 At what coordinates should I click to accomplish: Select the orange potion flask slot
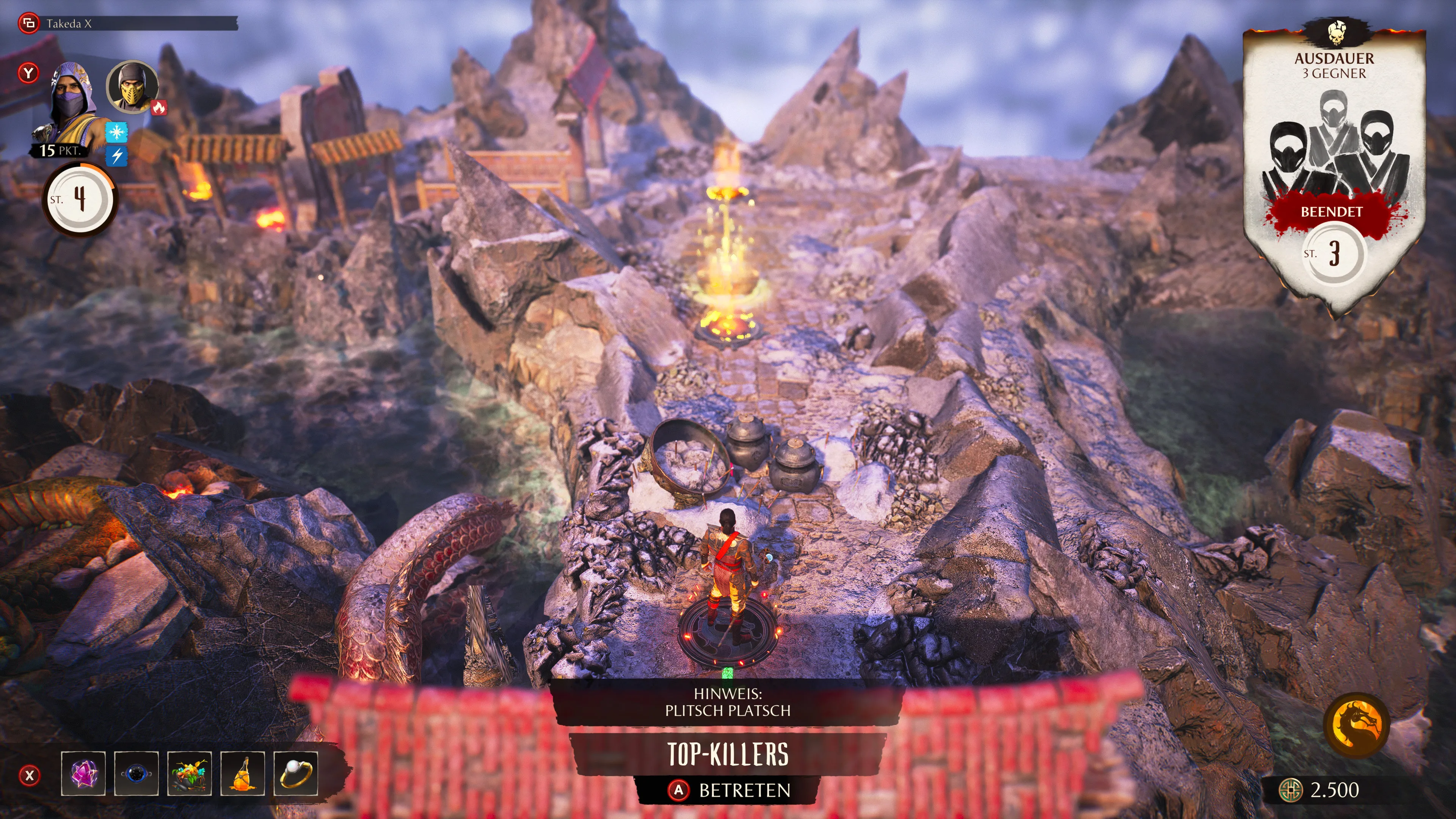pyautogui.click(x=243, y=774)
